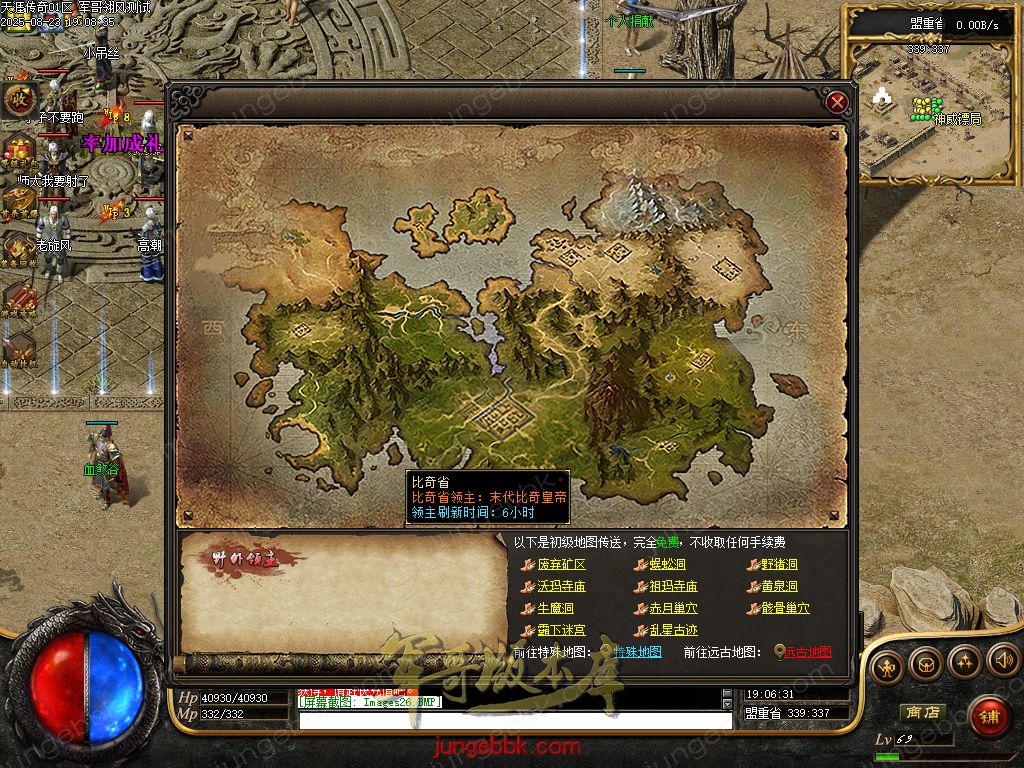Close the world map window

tap(838, 102)
